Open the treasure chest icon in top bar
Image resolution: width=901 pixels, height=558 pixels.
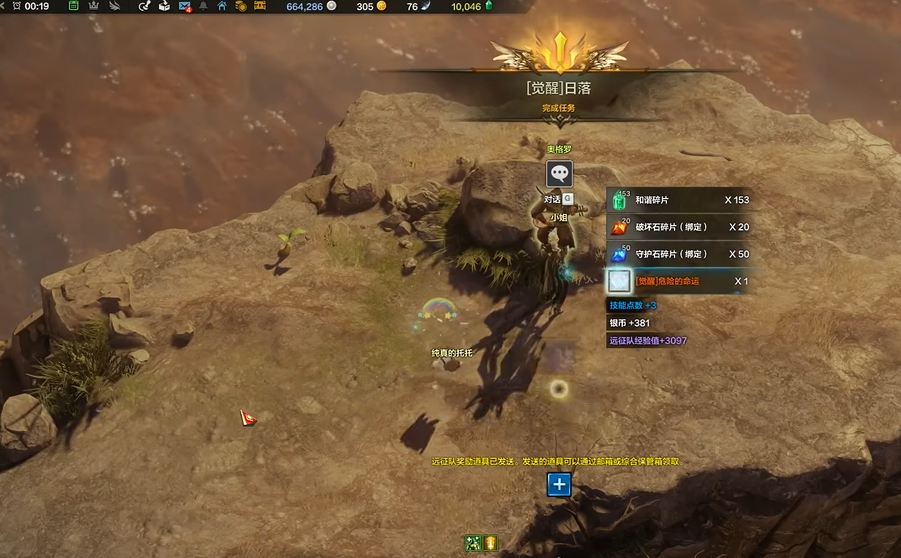click(x=259, y=6)
